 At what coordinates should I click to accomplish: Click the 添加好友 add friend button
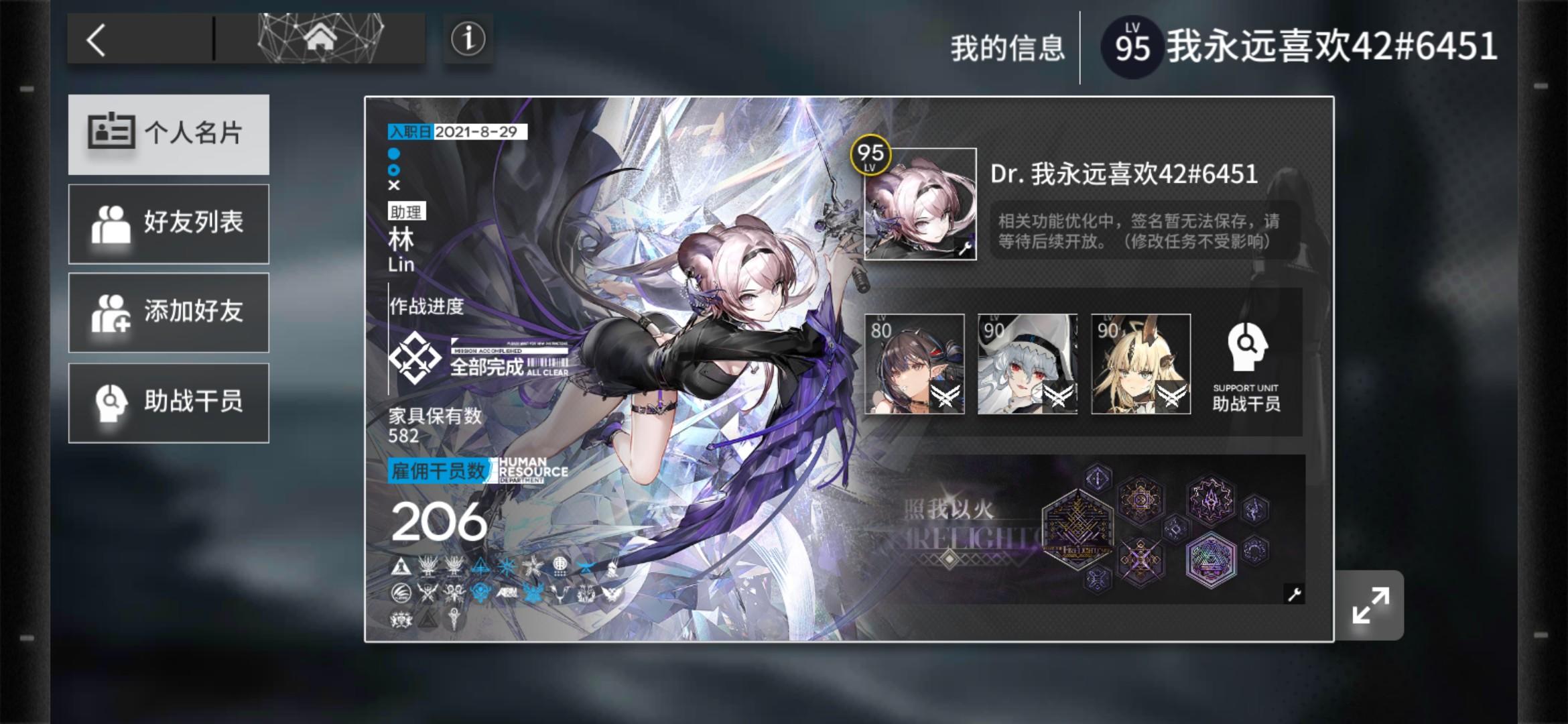pos(169,312)
